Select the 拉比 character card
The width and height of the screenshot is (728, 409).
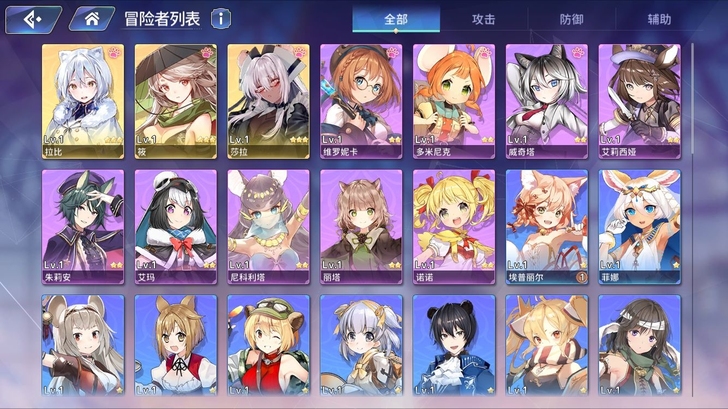pyautogui.click(x=82, y=101)
